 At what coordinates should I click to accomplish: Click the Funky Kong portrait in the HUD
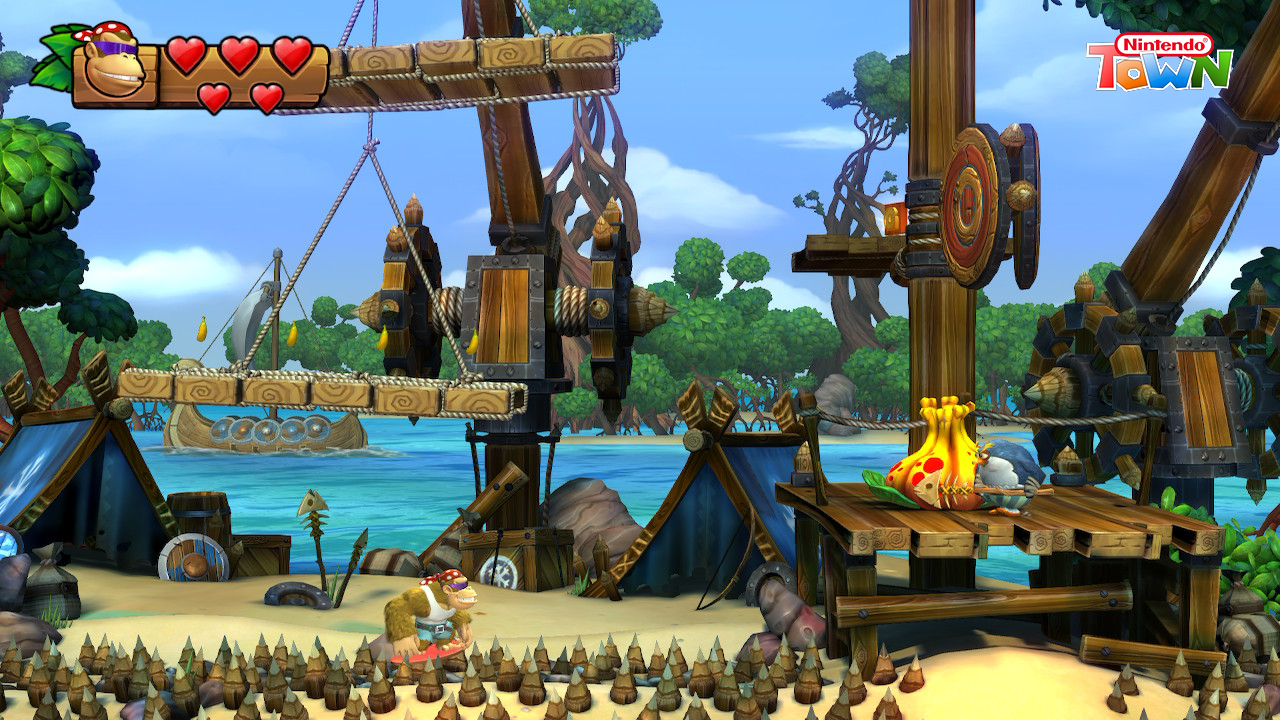point(114,68)
